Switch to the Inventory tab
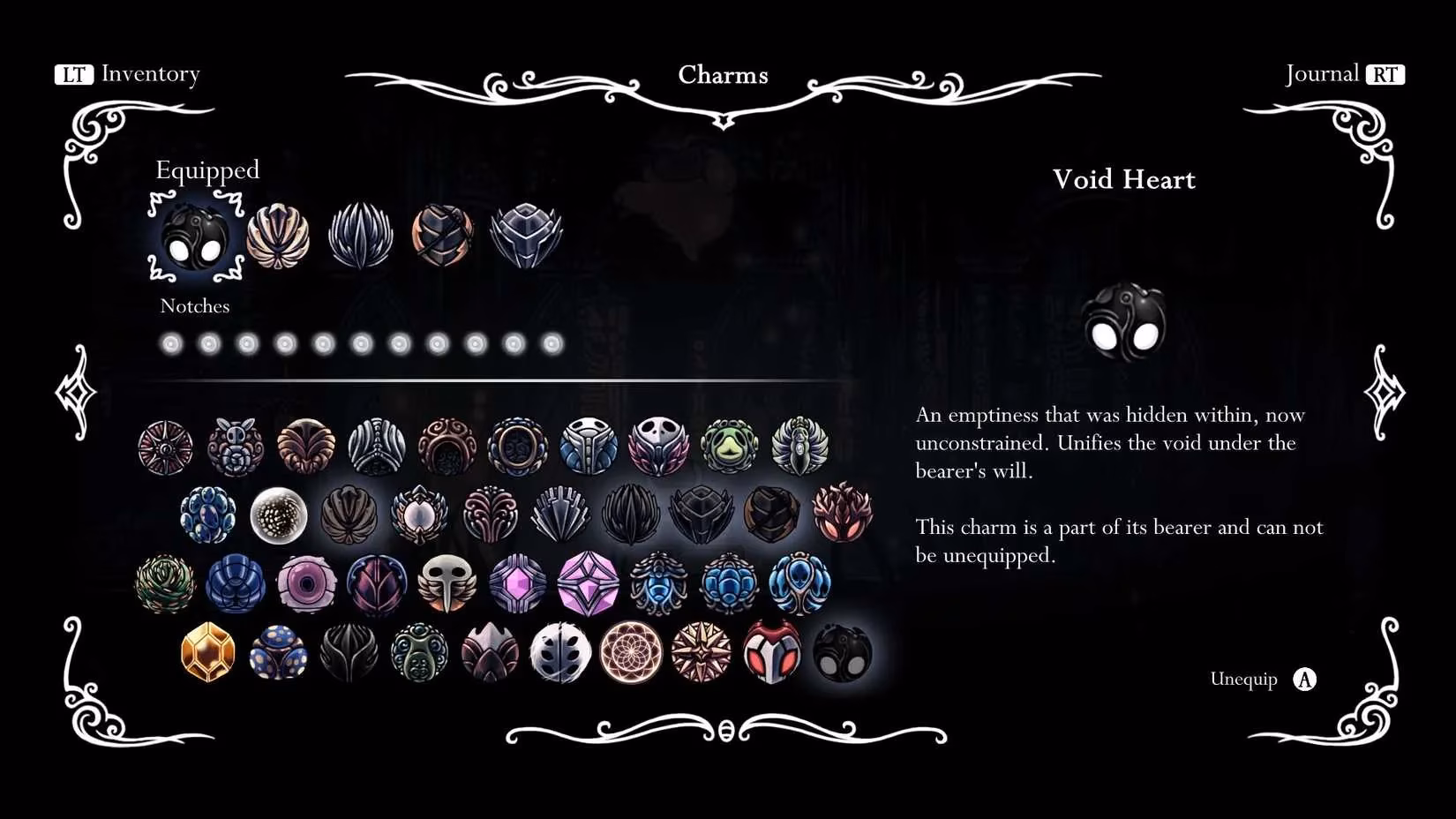This screenshot has width=1456, height=819. coord(130,74)
